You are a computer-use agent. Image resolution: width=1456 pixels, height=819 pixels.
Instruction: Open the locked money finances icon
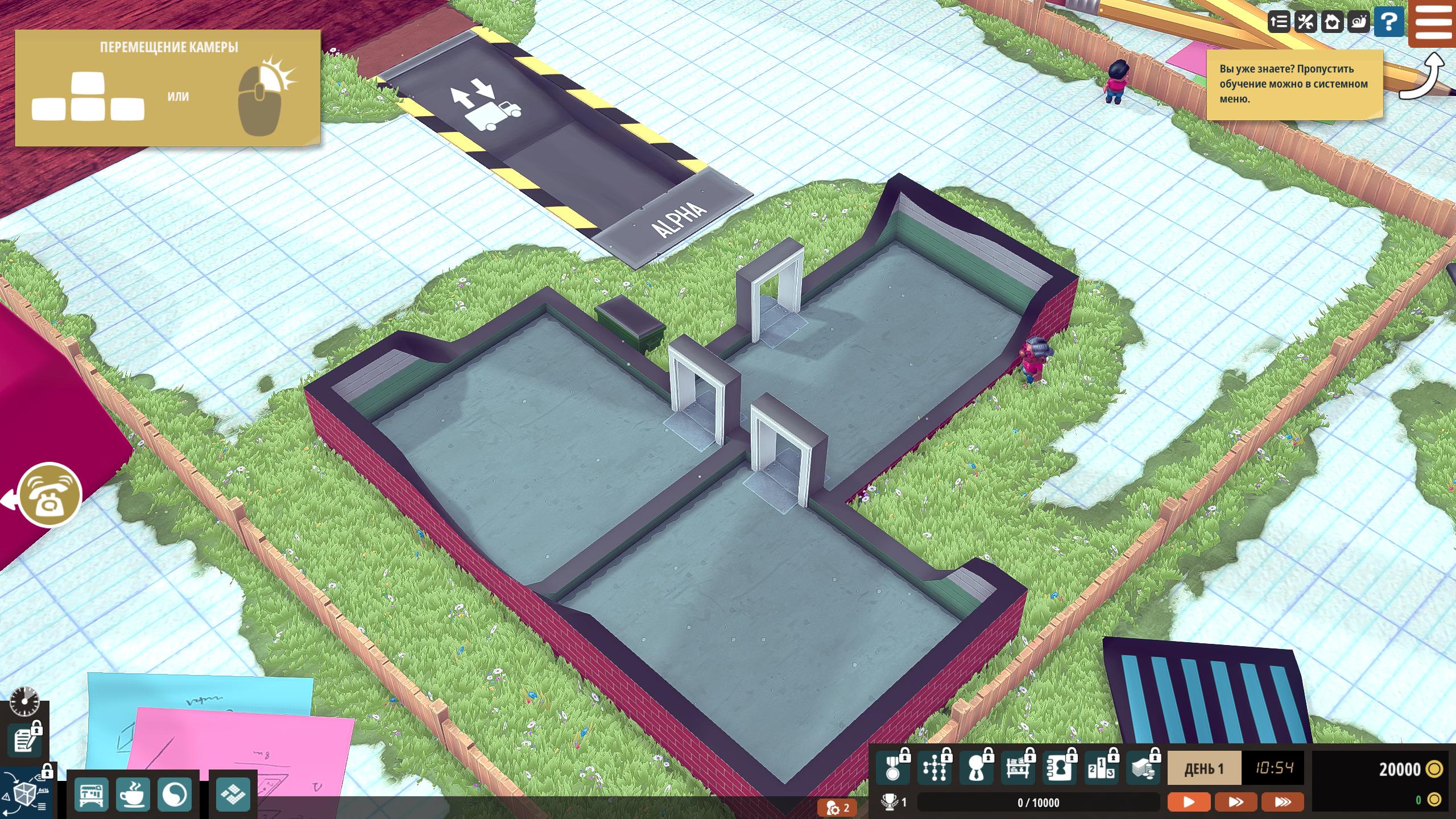click(1143, 769)
